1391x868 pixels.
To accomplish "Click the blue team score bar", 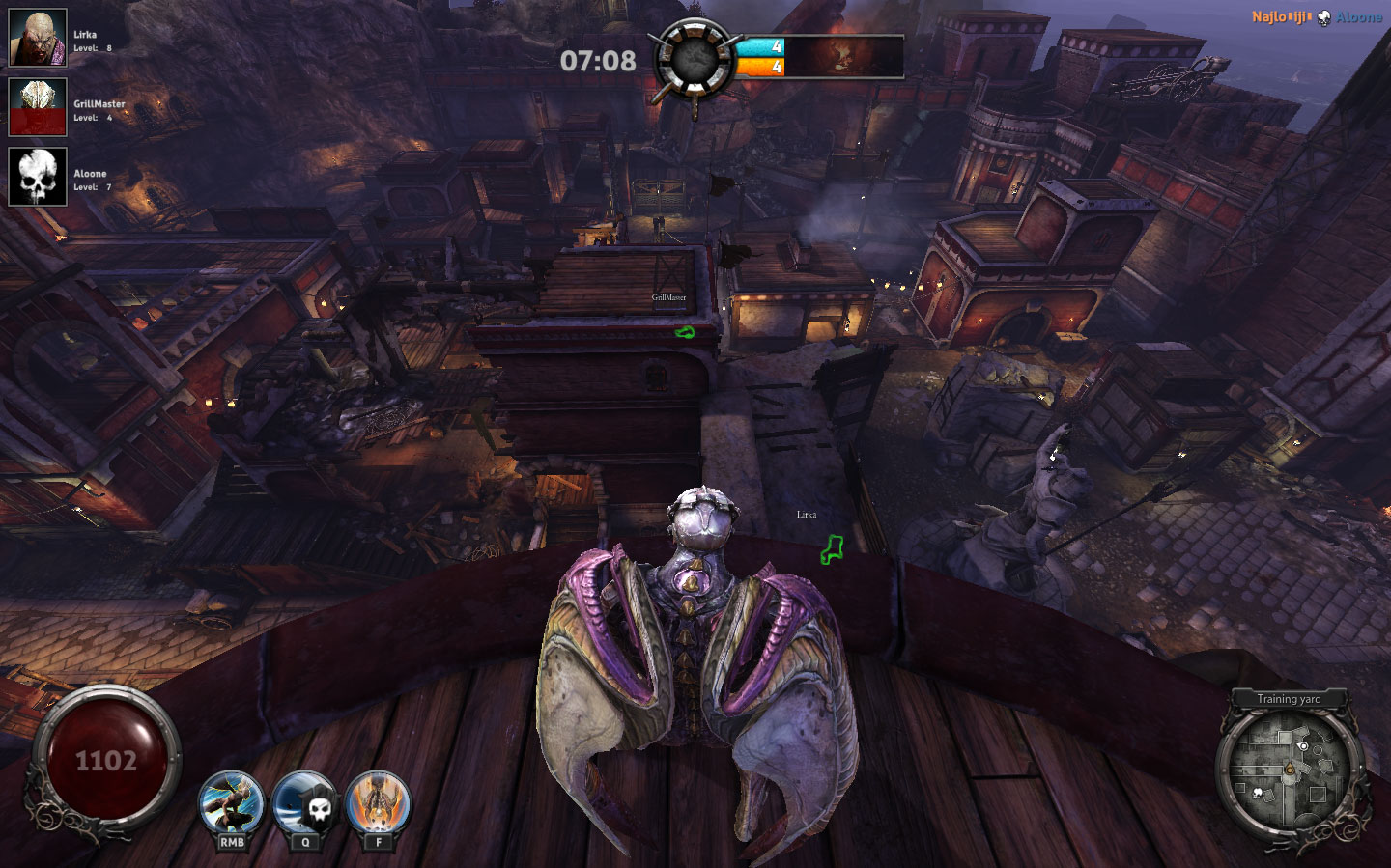I will pyautogui.click(x=758, y=45).
